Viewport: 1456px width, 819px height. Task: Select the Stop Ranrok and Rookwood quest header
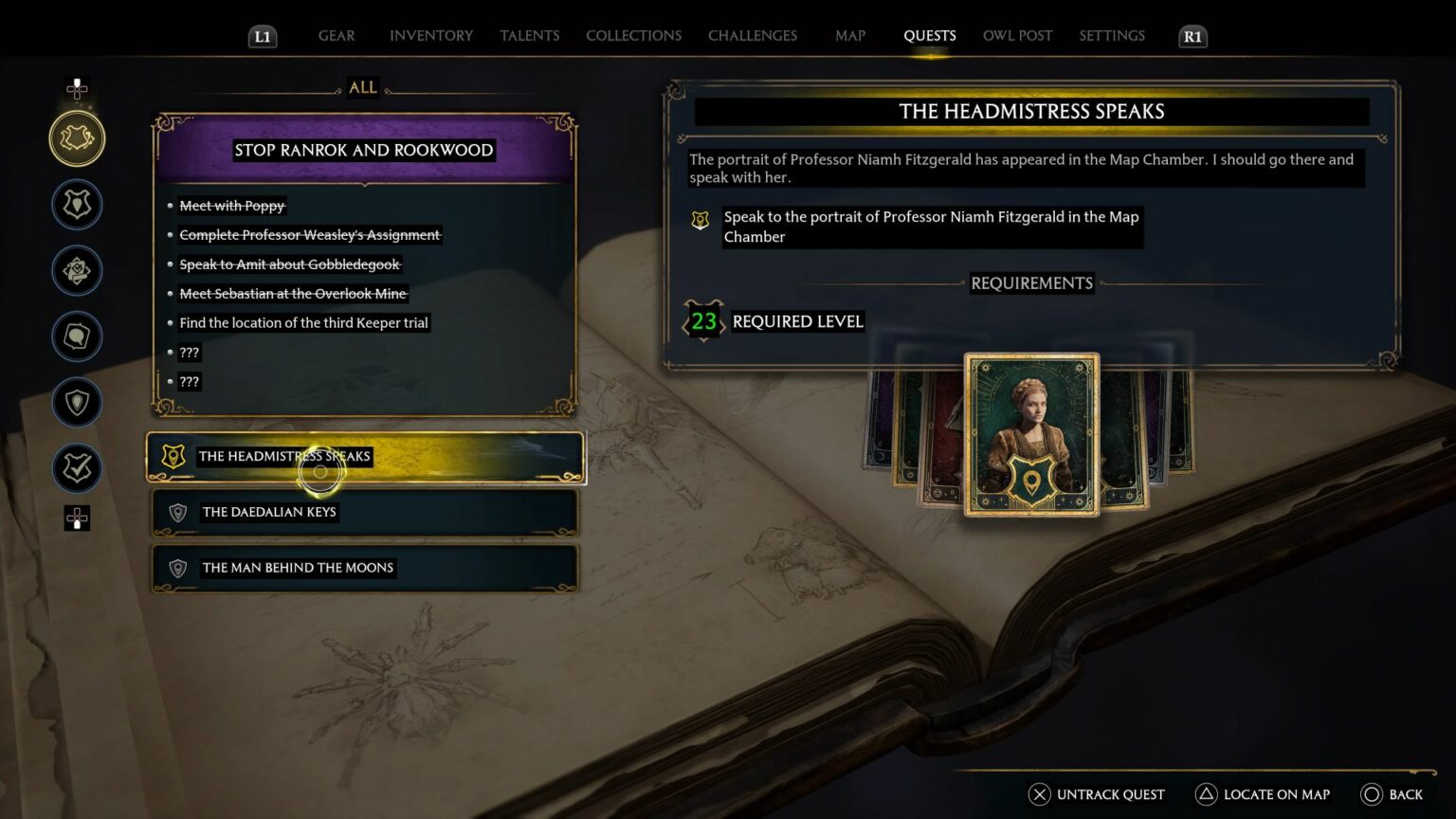click(363, 150)
